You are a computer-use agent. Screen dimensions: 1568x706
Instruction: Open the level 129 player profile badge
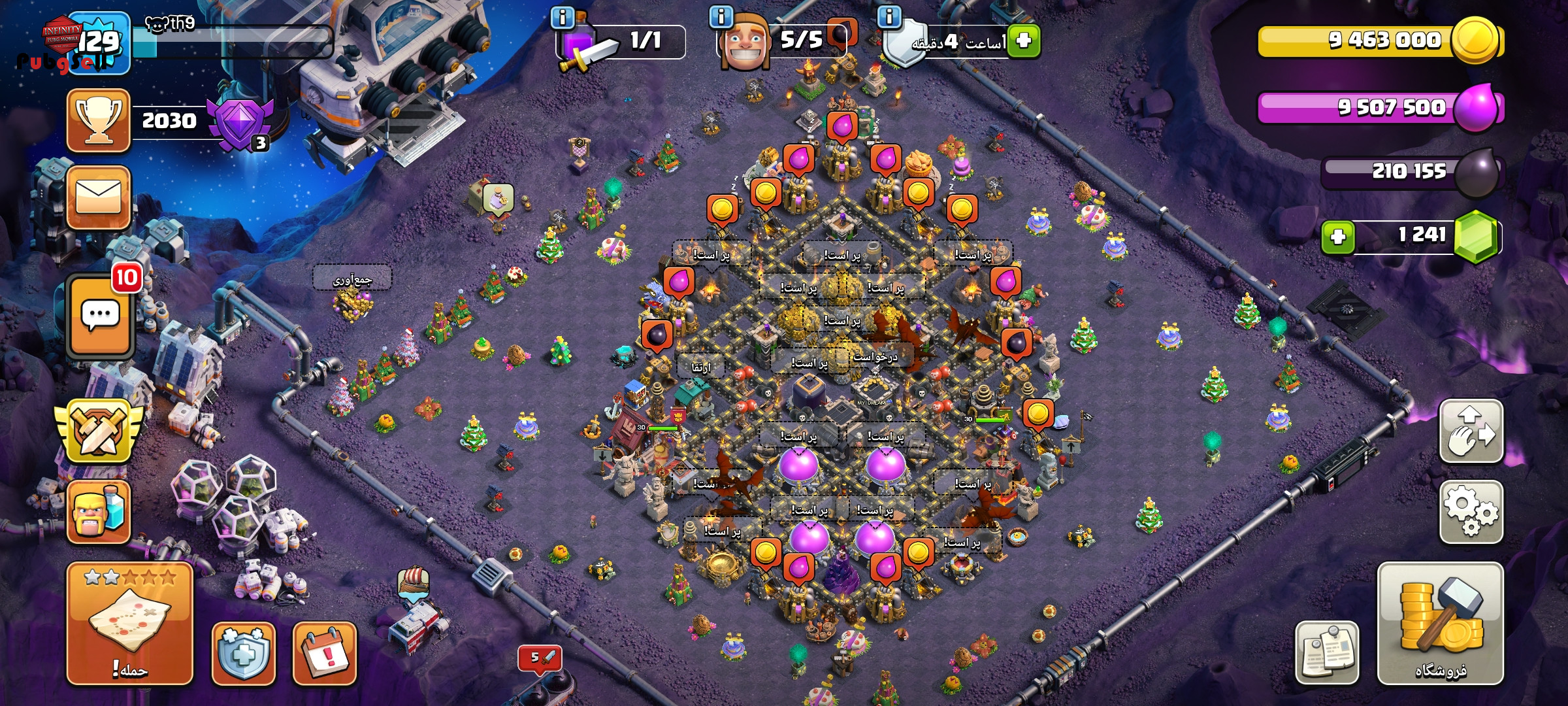tap(99, 42)
